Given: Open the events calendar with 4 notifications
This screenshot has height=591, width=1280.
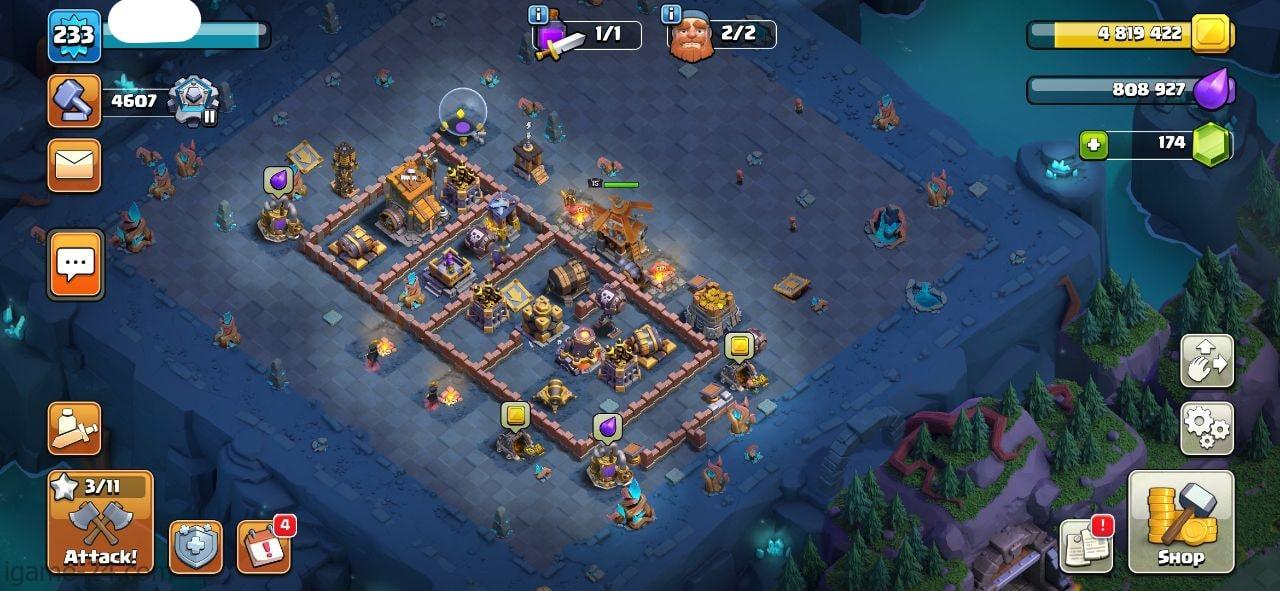Looking at the screenshot, I should pyautogui.click(x=263, y=547).
